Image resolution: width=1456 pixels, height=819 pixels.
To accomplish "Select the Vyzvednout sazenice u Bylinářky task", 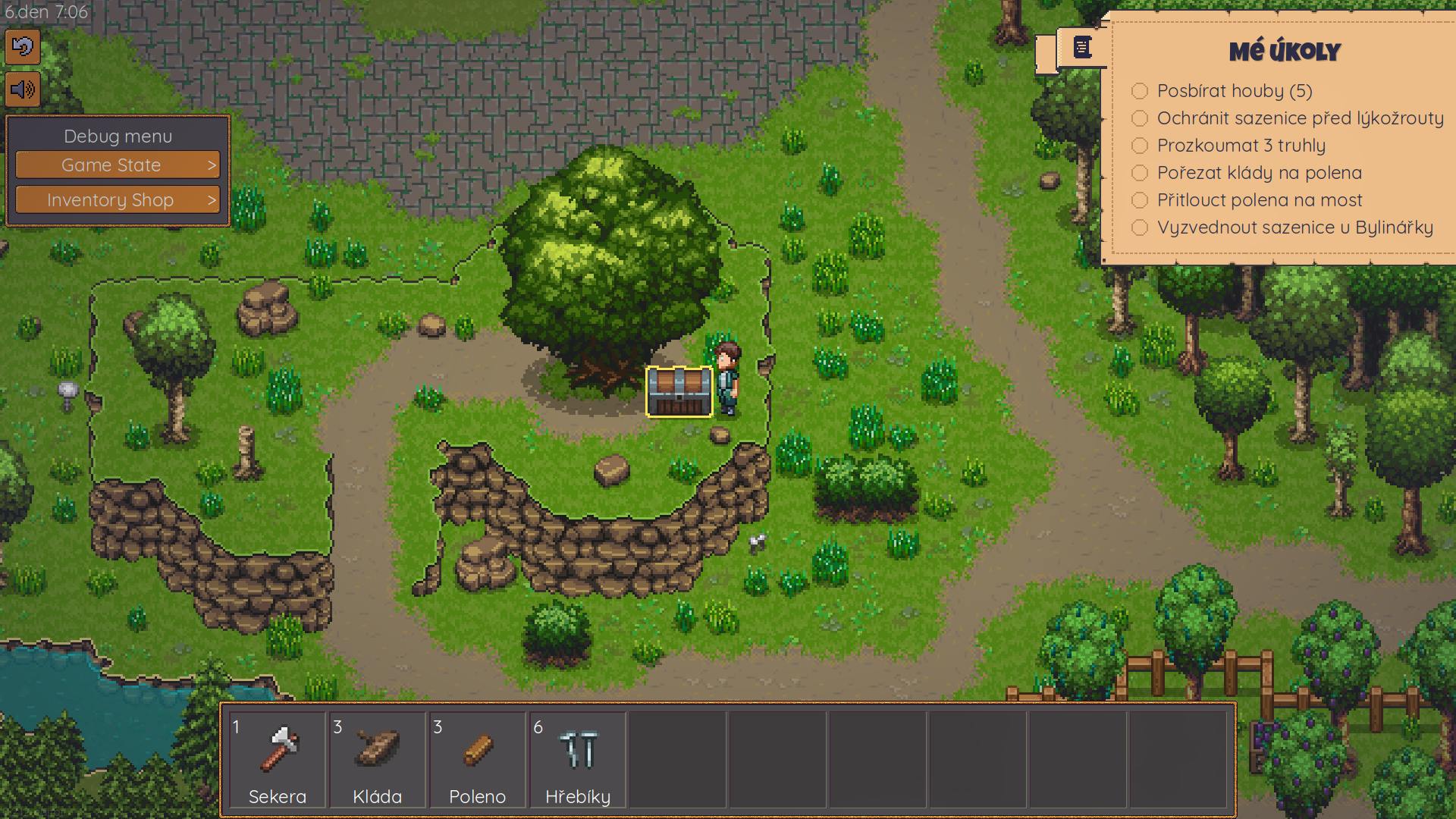I will tap(1294, 227).
